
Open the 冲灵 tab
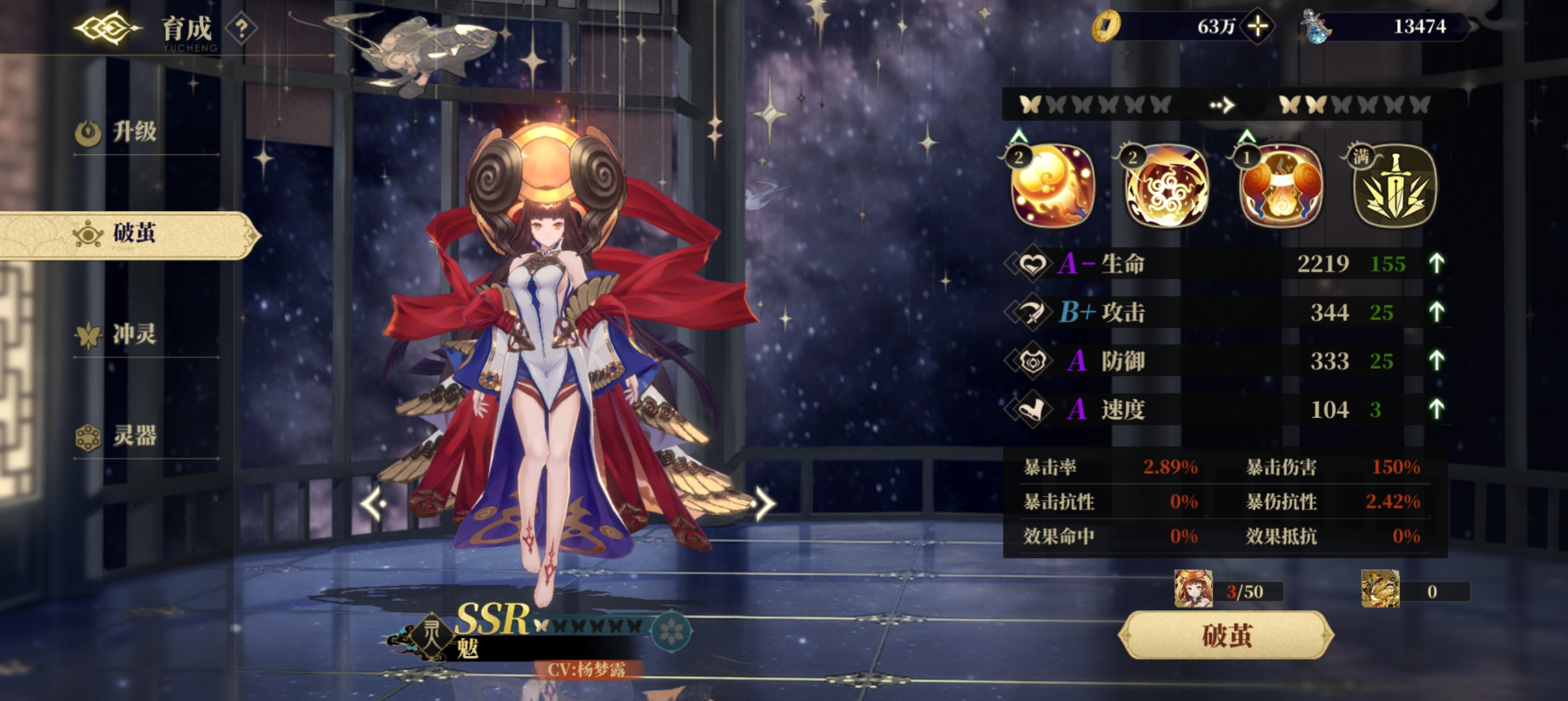[x=134, y=334]
